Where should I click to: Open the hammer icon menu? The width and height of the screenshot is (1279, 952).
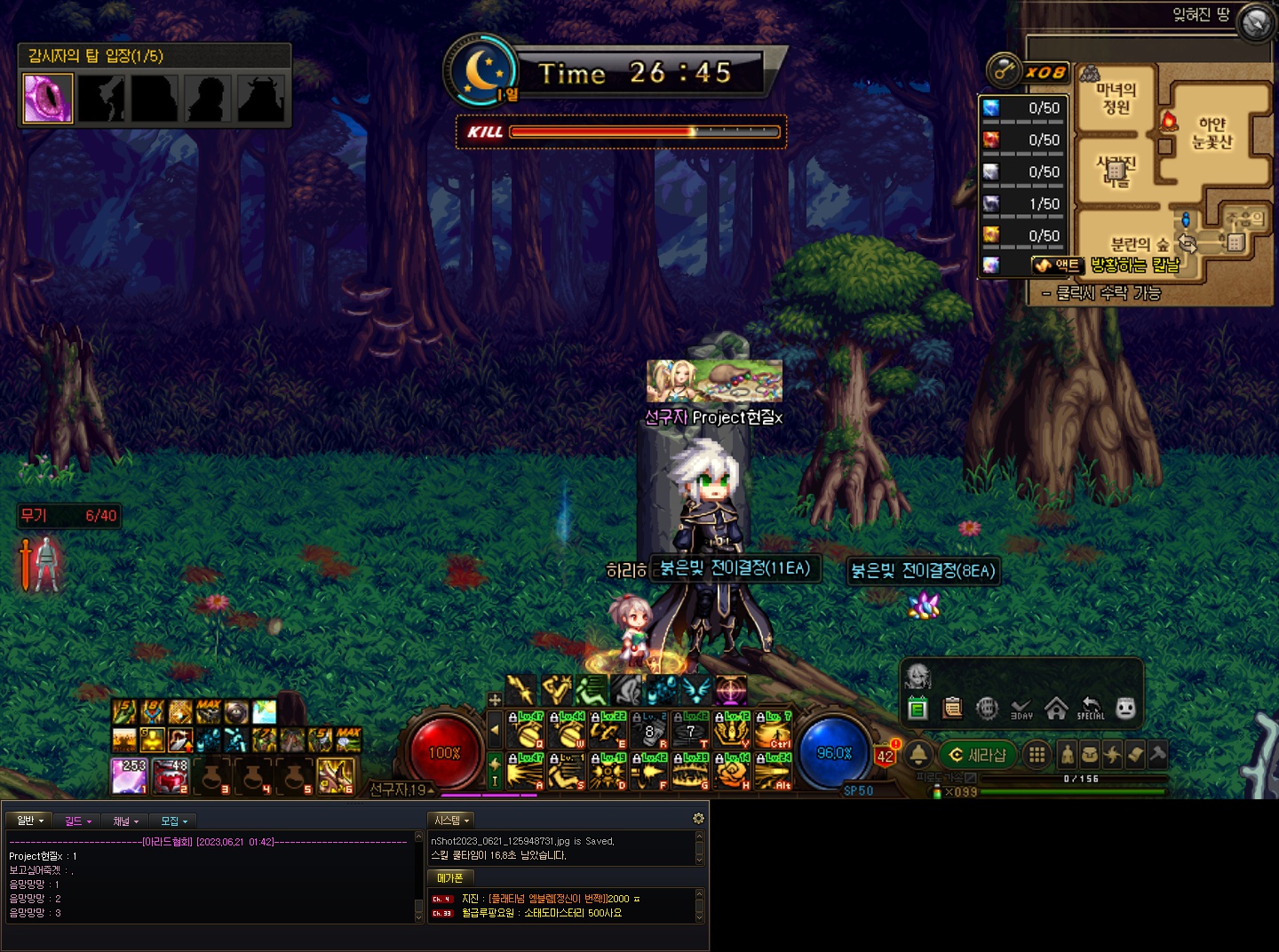[1157, 755]
